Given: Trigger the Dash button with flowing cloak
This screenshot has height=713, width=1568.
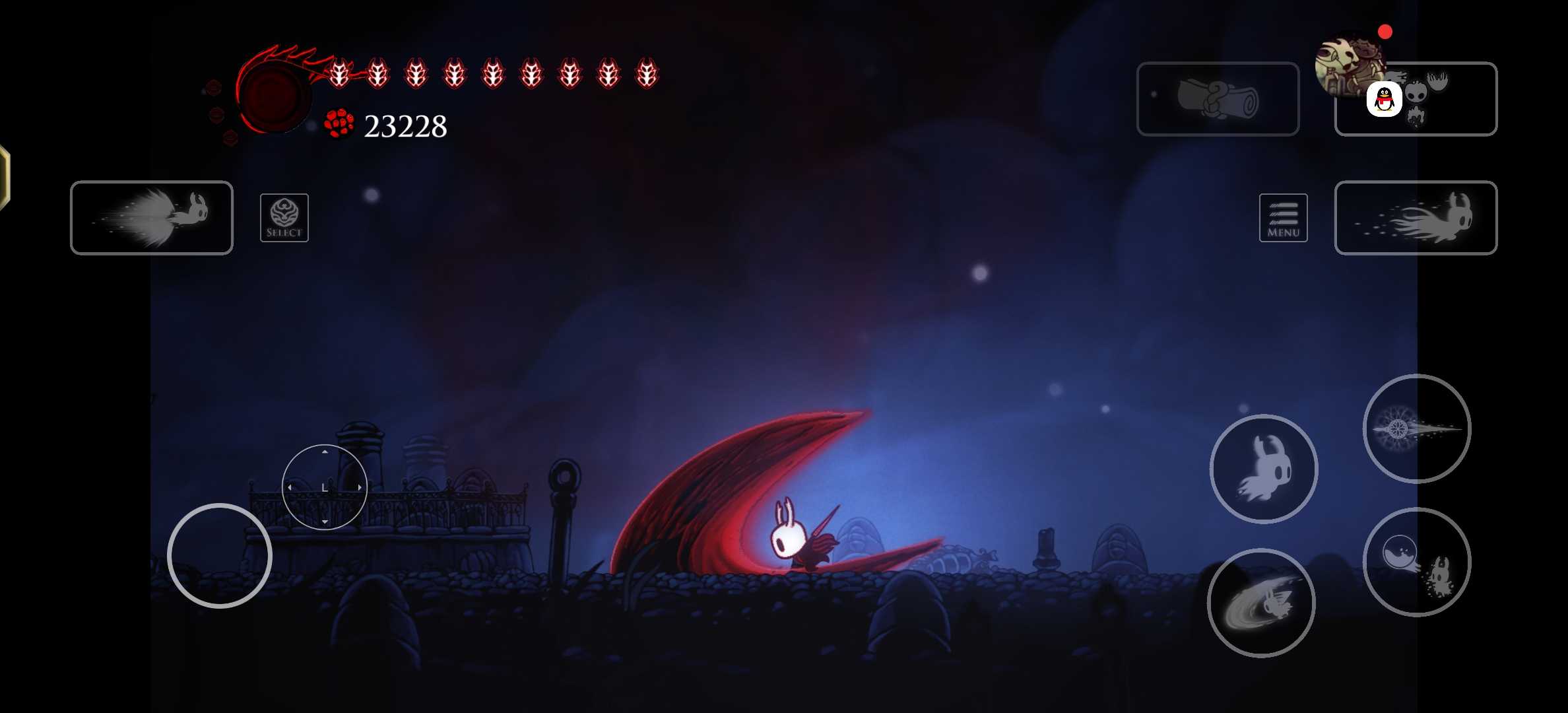Looking at the screenshot, I should [x=1416, y=217].
